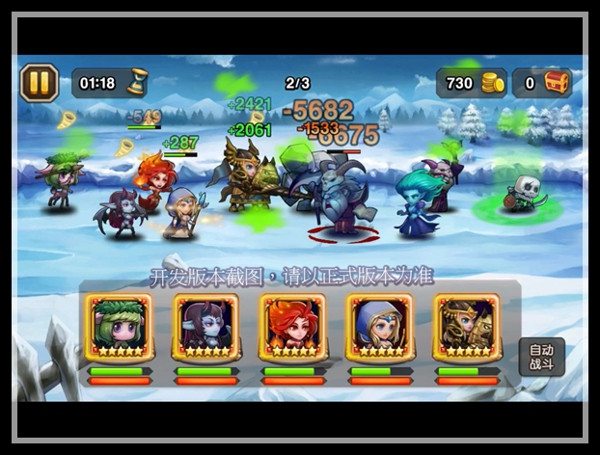This screenshot has width=600, height=455.
Task: Activate the dark horned demon hero portrait
Action: tap(206, 326)
